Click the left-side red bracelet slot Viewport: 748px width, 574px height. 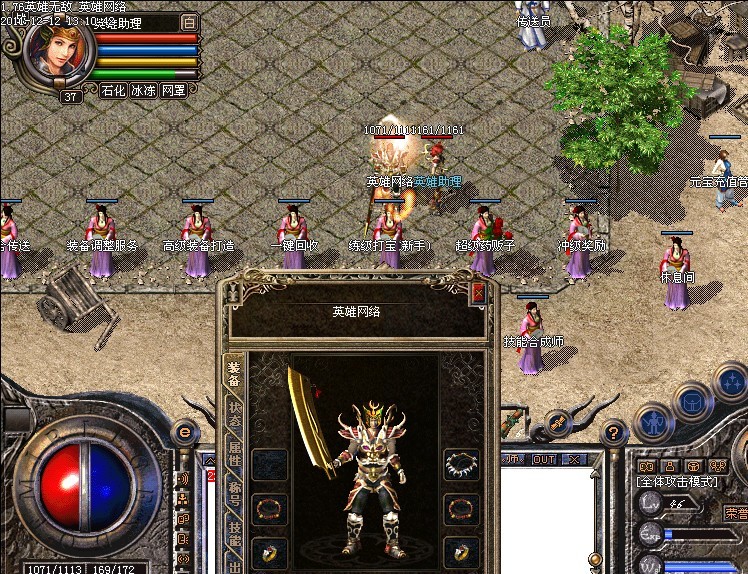[x=269, y=508]
